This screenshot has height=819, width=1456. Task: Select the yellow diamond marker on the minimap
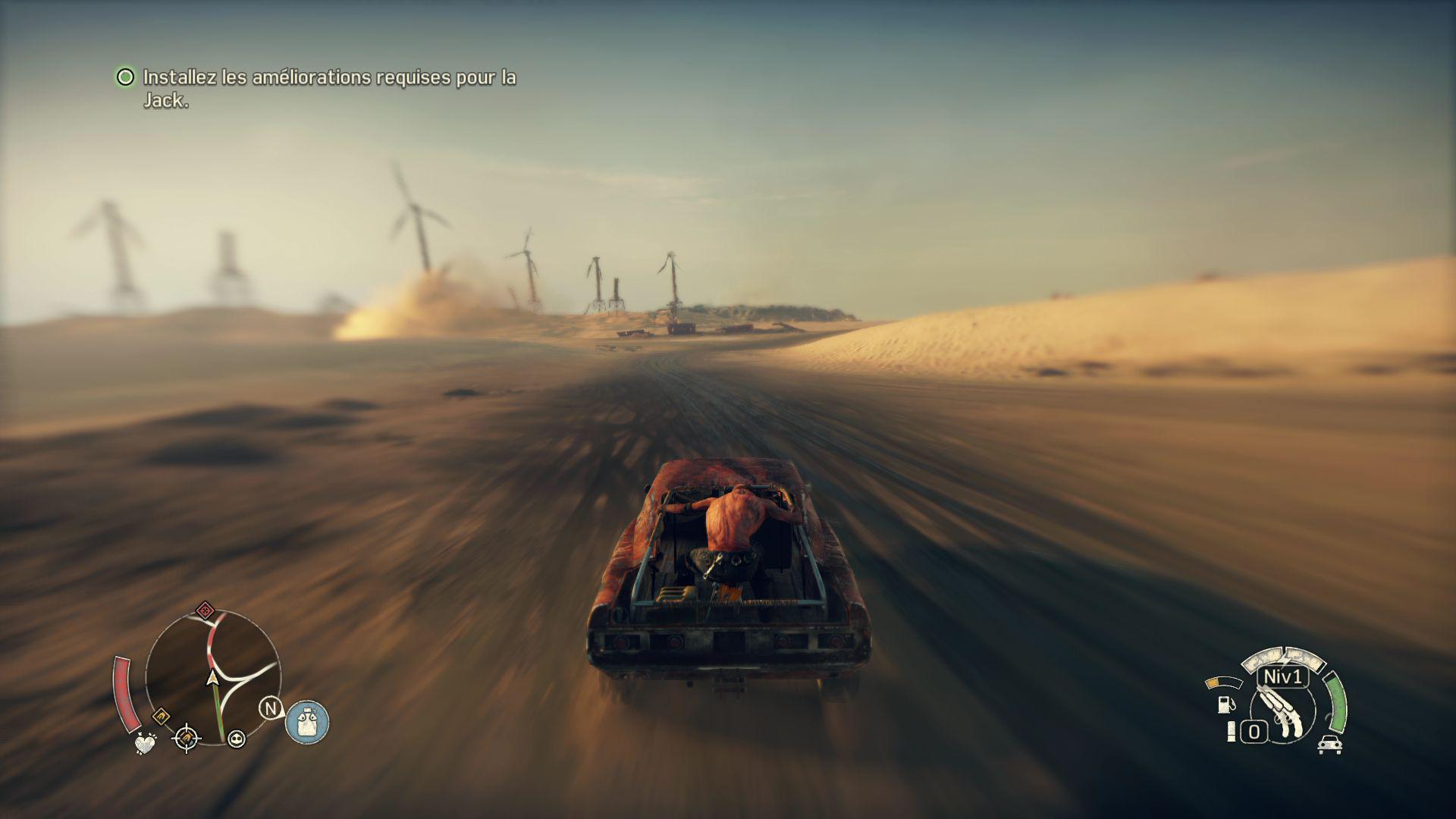click(x=161, y=715)
